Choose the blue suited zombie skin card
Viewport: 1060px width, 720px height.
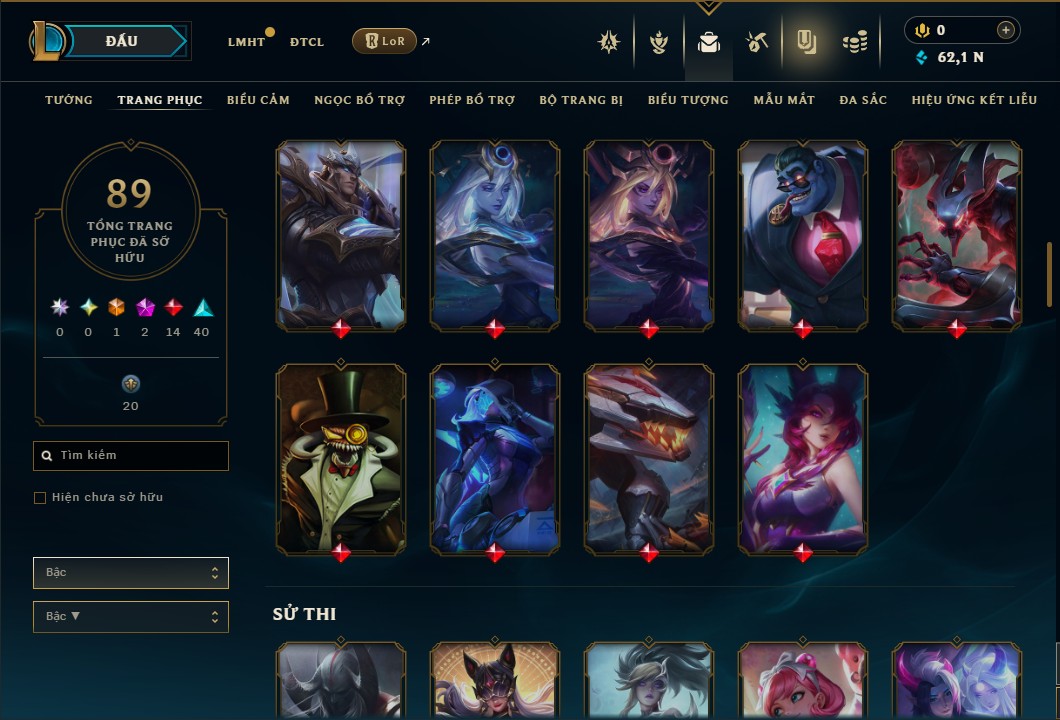[x=803, y=234]
